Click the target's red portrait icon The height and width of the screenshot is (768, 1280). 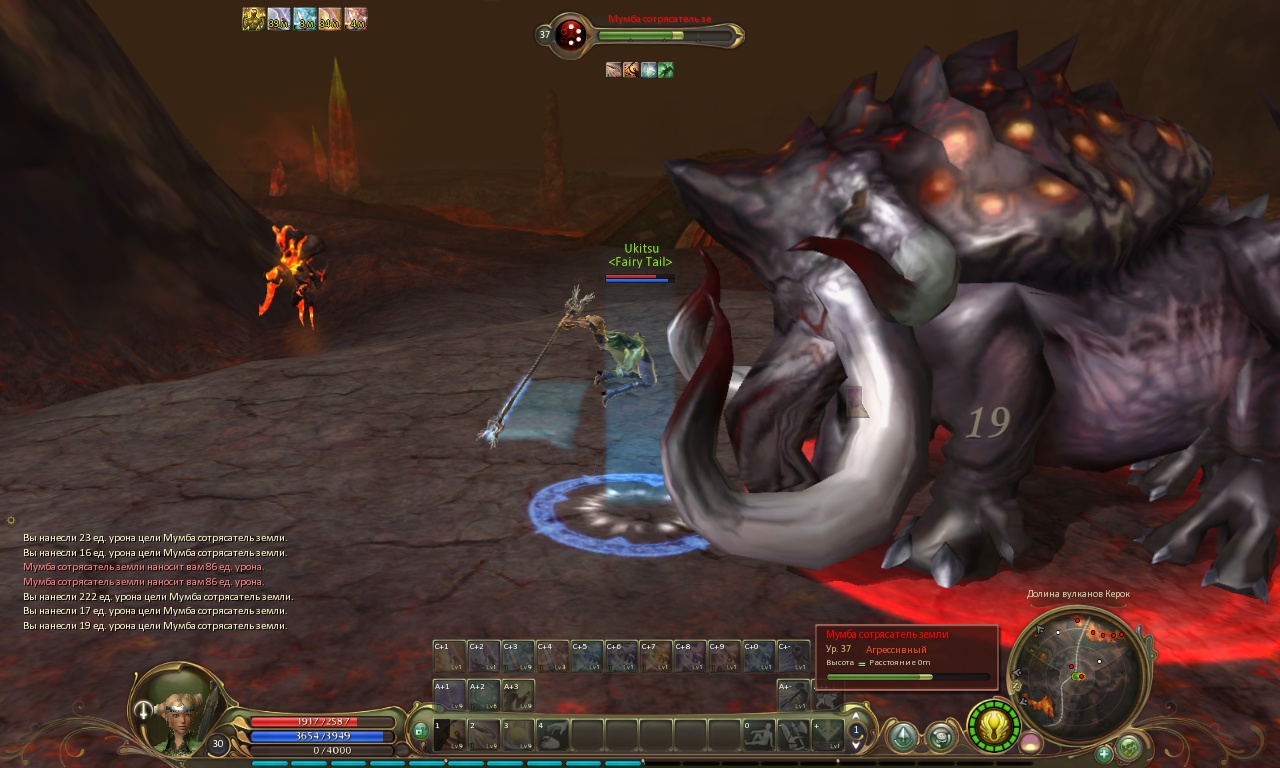point(571,33)
